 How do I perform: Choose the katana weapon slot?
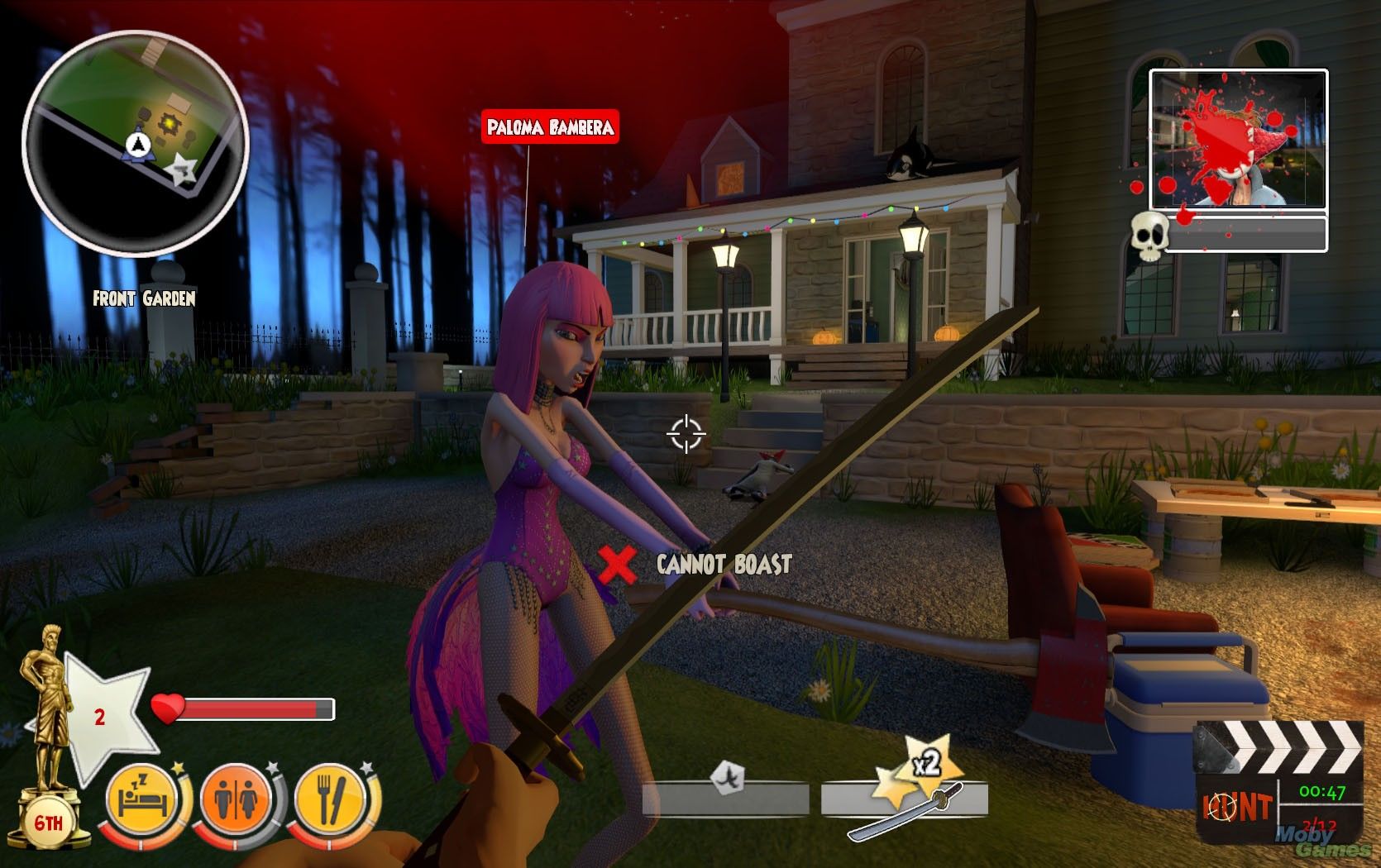click(x=904, y=799)
